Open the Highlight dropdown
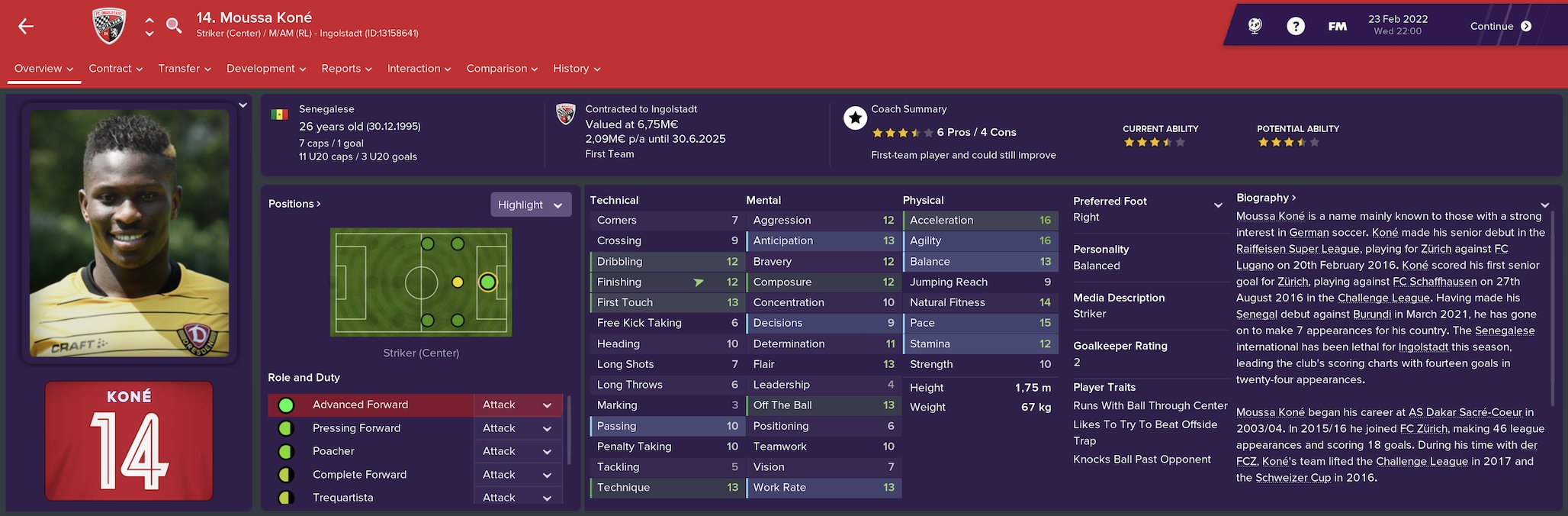This screenshot has width=1568, height=516. pyautogui.click(x=530, y=205)
